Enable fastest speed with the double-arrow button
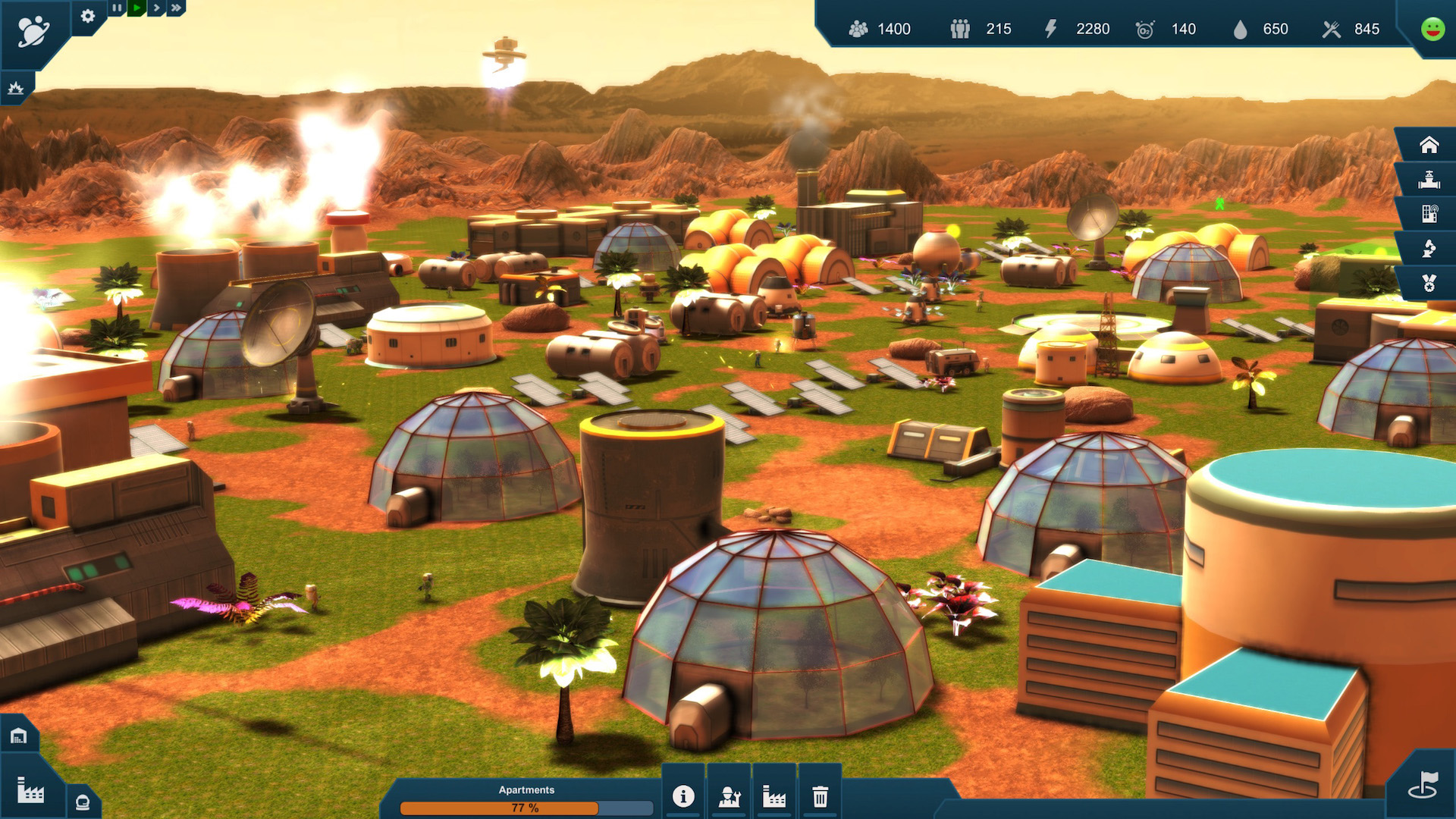 (x=175, y=8)
